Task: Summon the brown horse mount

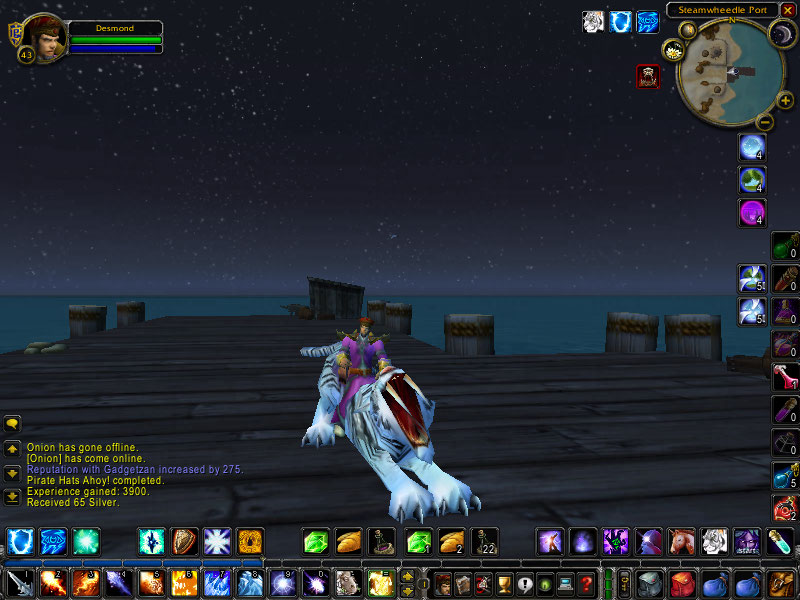Action: pyautogui.click(x=682, y=542)
